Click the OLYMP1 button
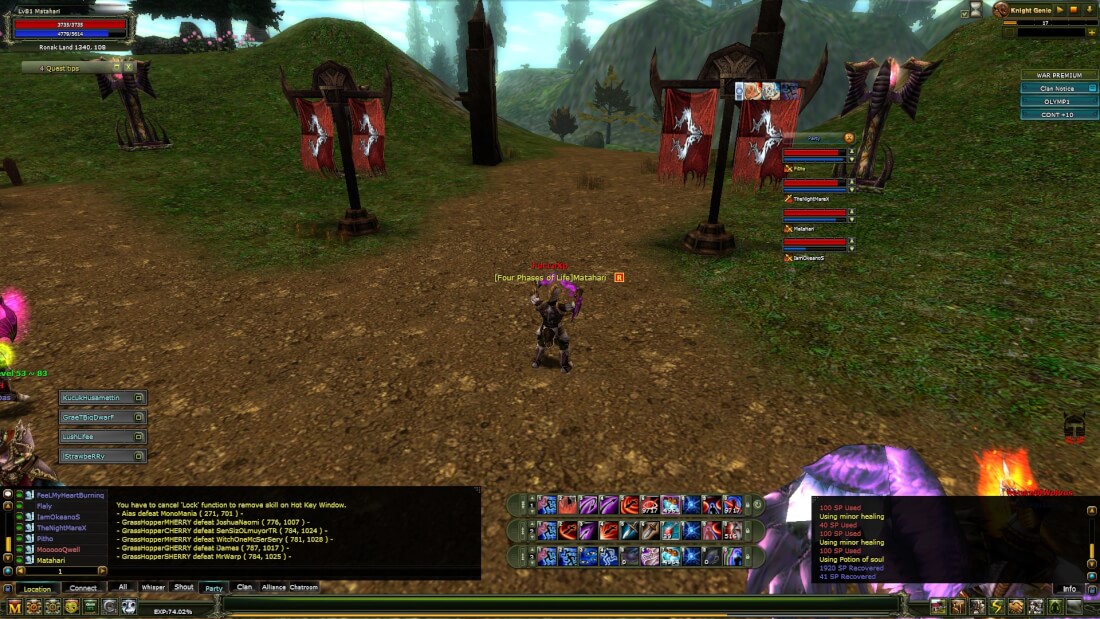This screenshot has height=619, width=1100. click(1059, 102)
